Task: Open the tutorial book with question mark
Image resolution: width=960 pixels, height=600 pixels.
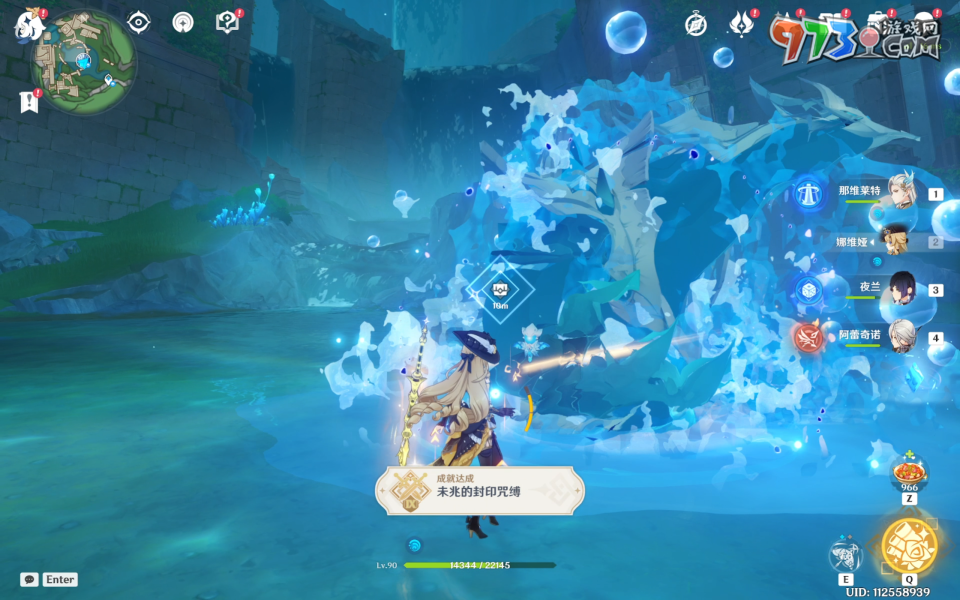Action: coord(227,23)
